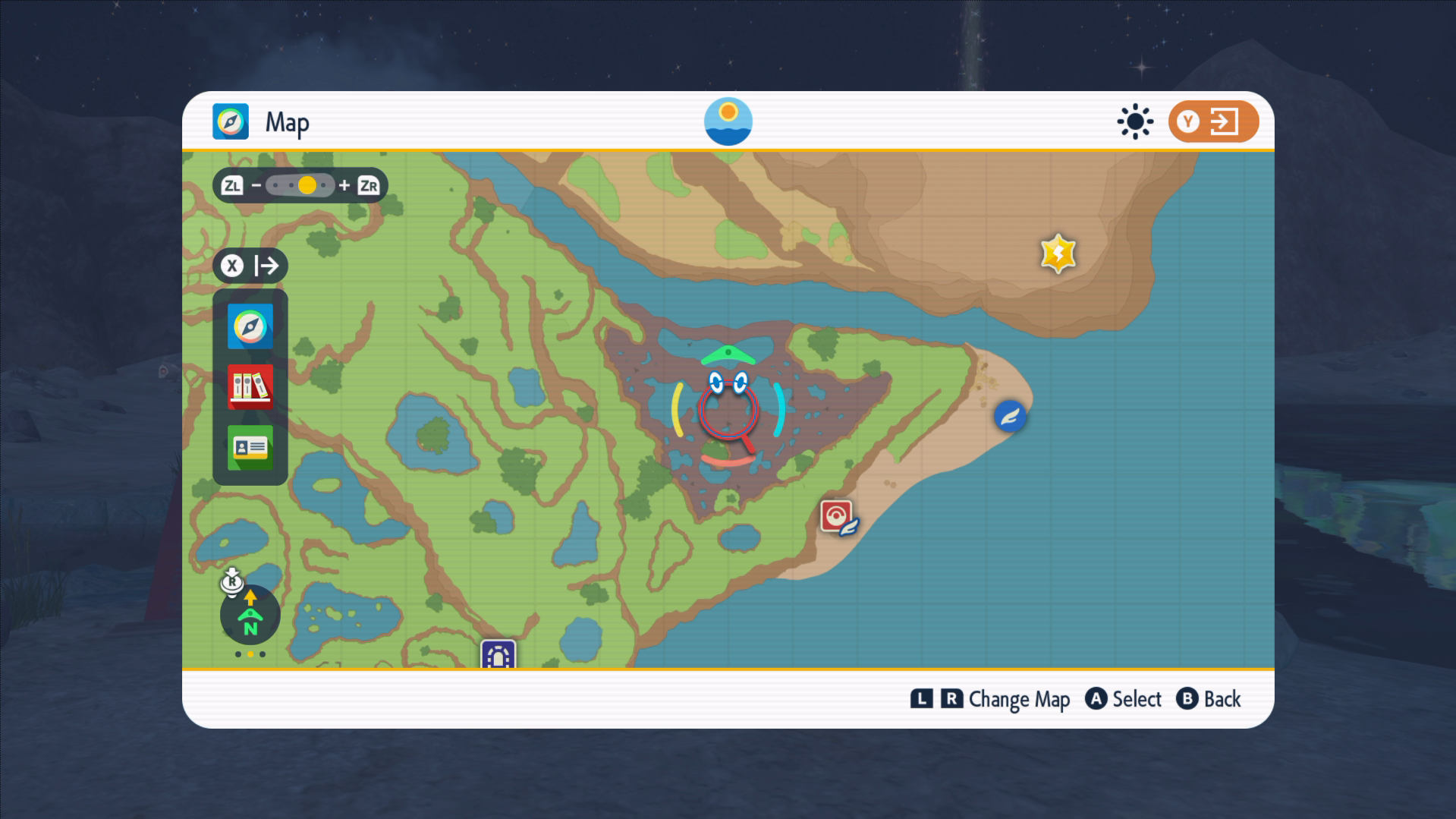1456x819 pixels.
Task: Click the sun brightness icon in header
Action: (1134, 121)
